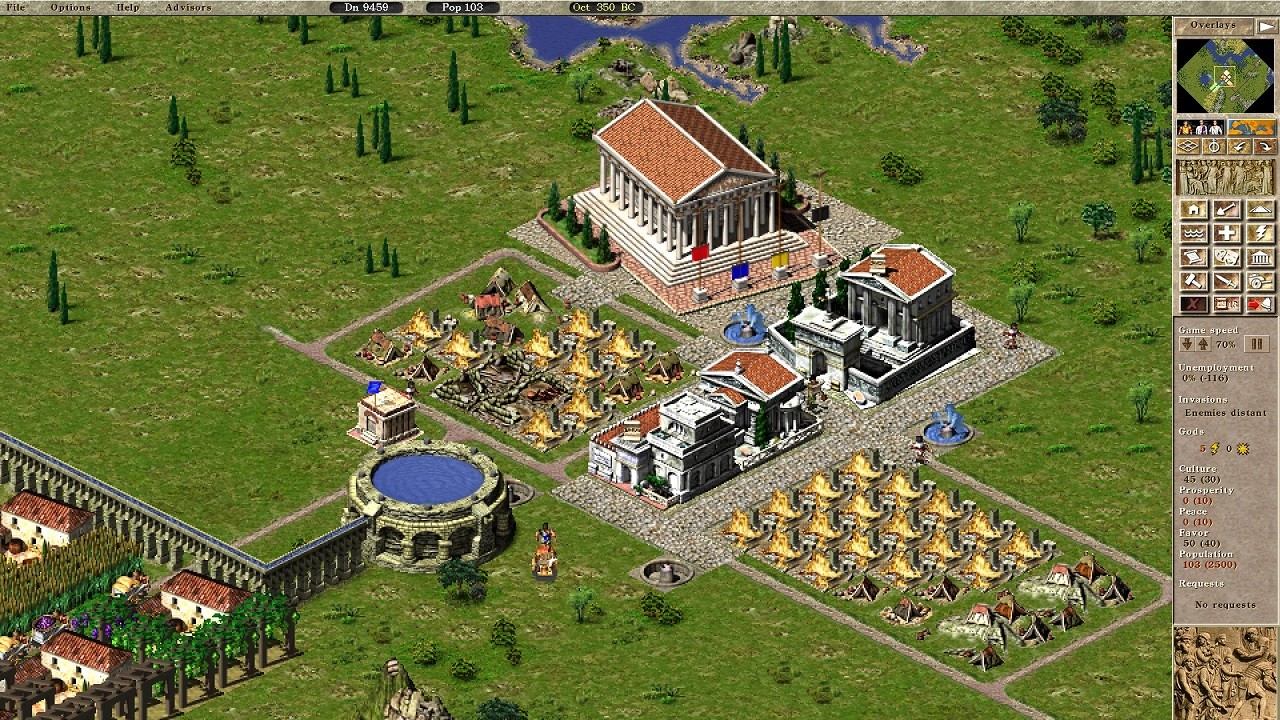Increase game speed above 70%
1280x720 pixels.
click(x=1202, y=344)
